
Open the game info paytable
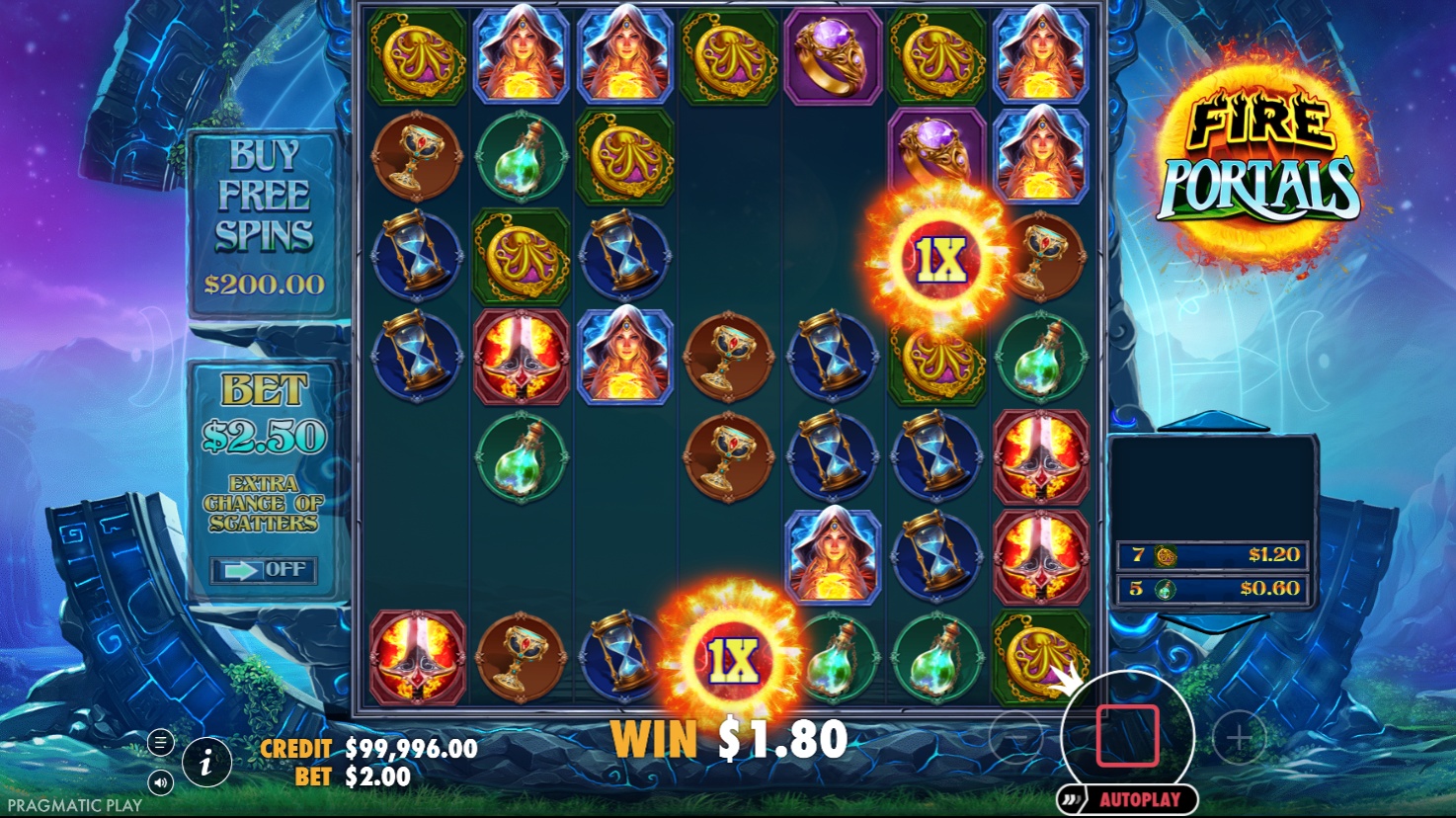pyautogui.click(x=206, y=763)
